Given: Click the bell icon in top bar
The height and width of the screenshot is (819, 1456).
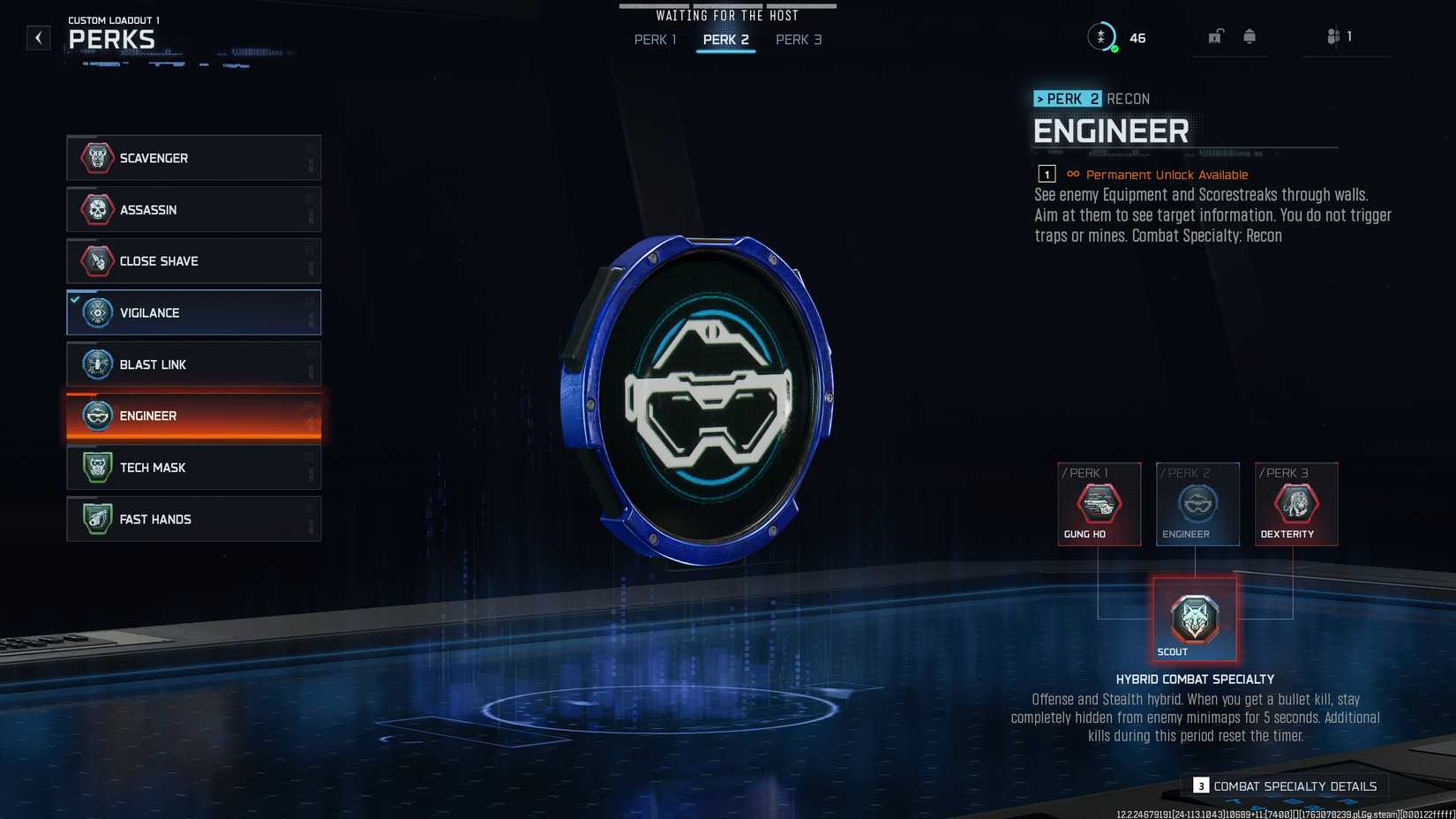Looking at the screenshot, I should pos(1250,36).
